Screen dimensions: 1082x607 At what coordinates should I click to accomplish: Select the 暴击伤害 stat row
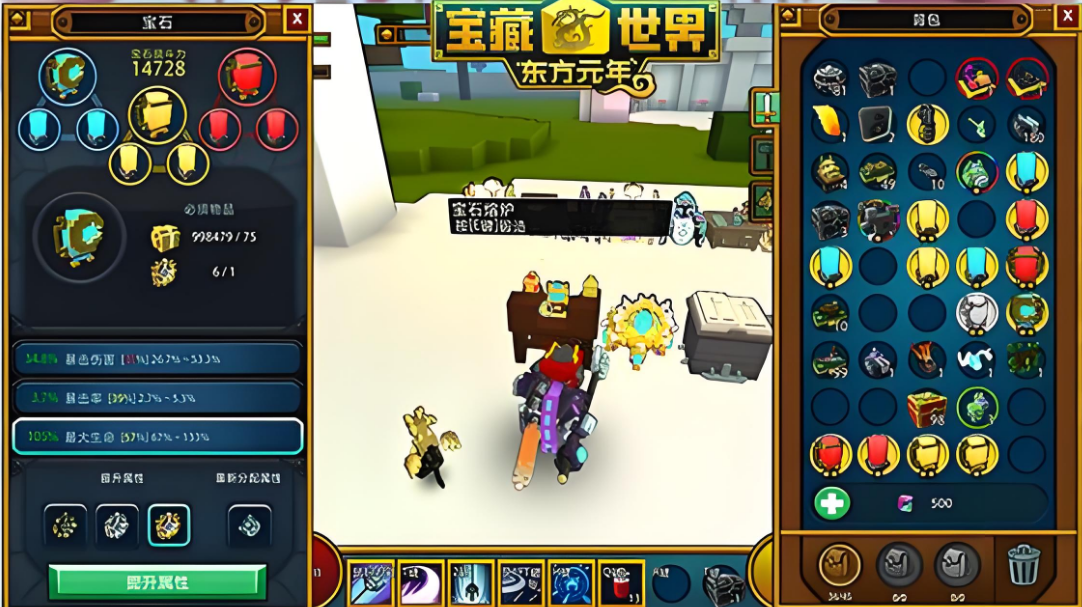(157, 357)
